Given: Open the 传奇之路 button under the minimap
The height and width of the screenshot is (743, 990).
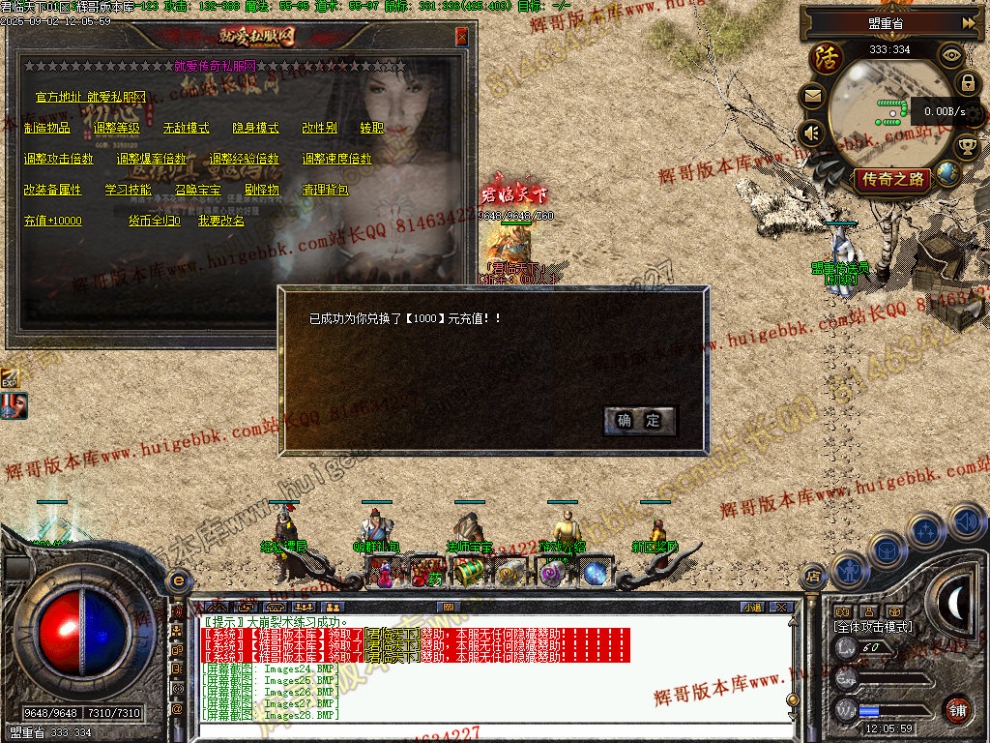Looking at the screenshot, I should point(892,180).
